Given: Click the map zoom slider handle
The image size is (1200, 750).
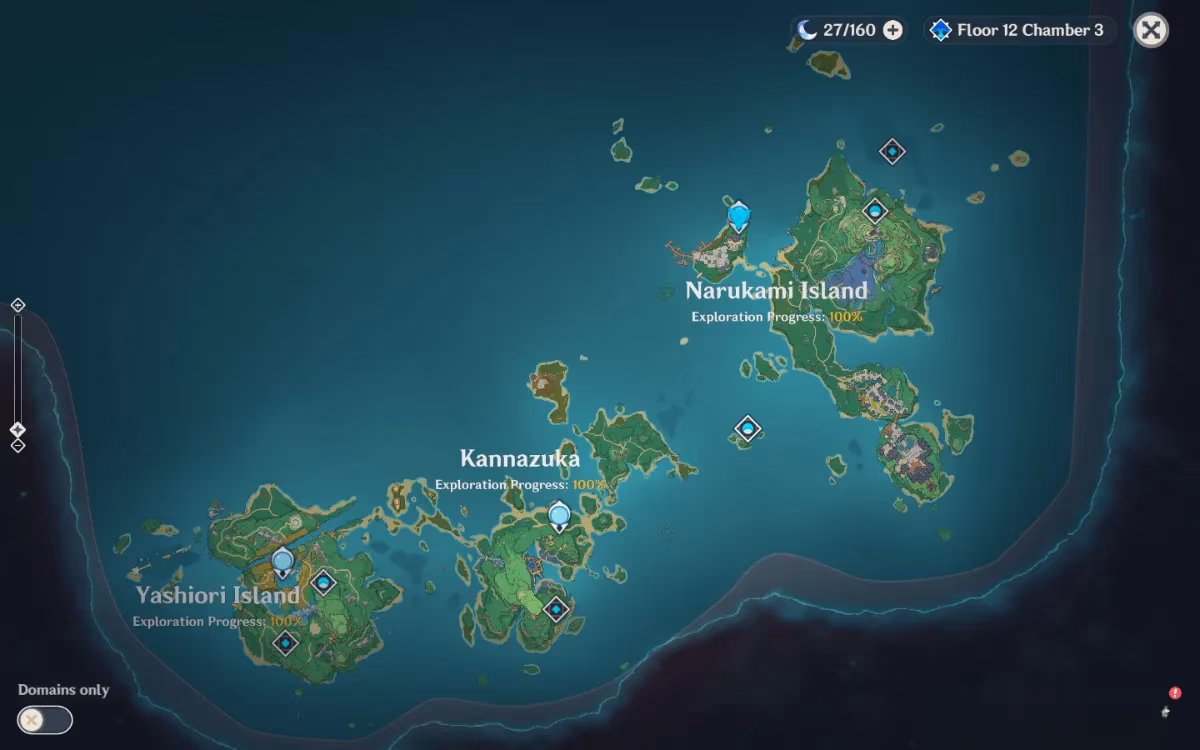Looking at the screenshot, I should point(17,430).
